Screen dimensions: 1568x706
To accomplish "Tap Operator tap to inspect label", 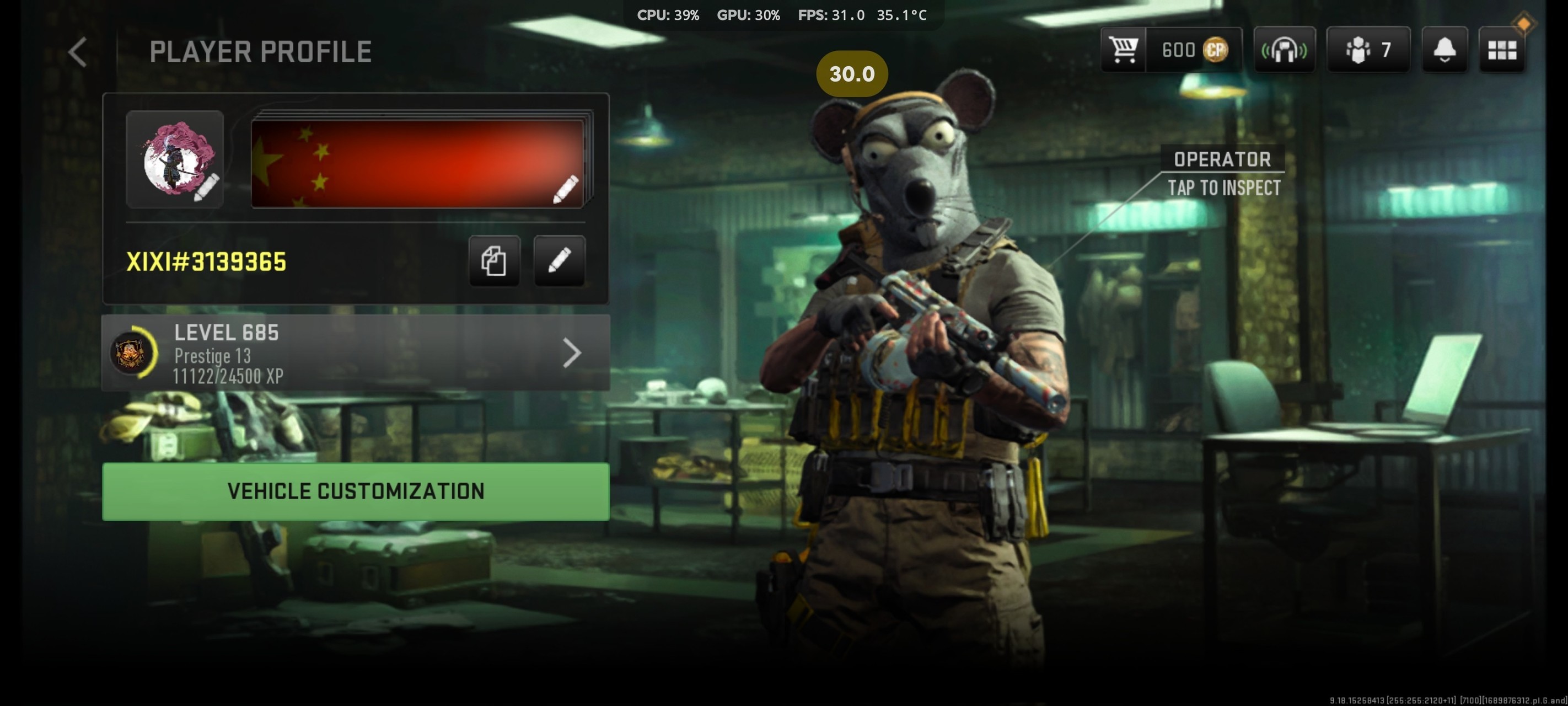I will 1223,174.
